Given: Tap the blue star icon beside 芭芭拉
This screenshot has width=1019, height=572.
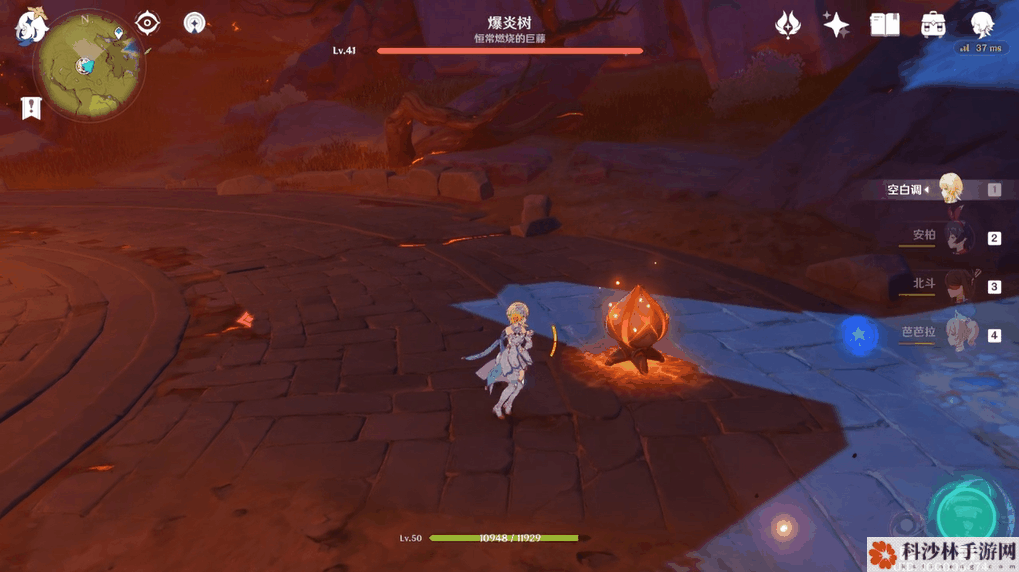Looking at the screenshot, I should tap(858, 335).
